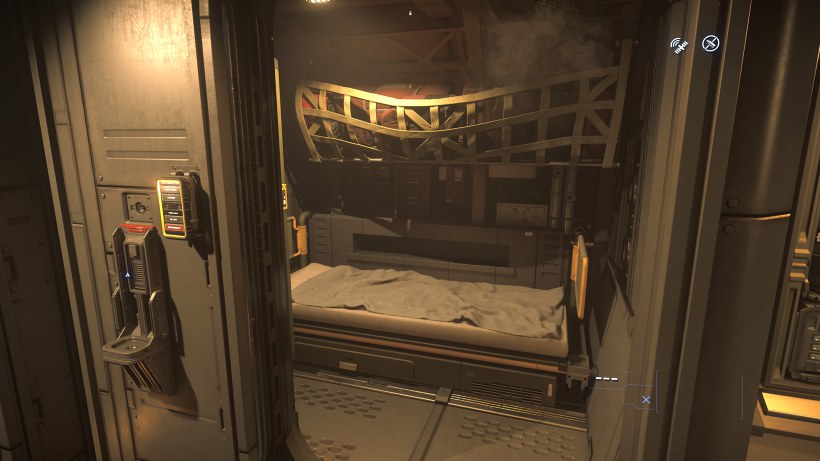Screen dimensions: 820x461
Task: Select the crossed-out circle weapon icon
Action: [x=711, y=43]
